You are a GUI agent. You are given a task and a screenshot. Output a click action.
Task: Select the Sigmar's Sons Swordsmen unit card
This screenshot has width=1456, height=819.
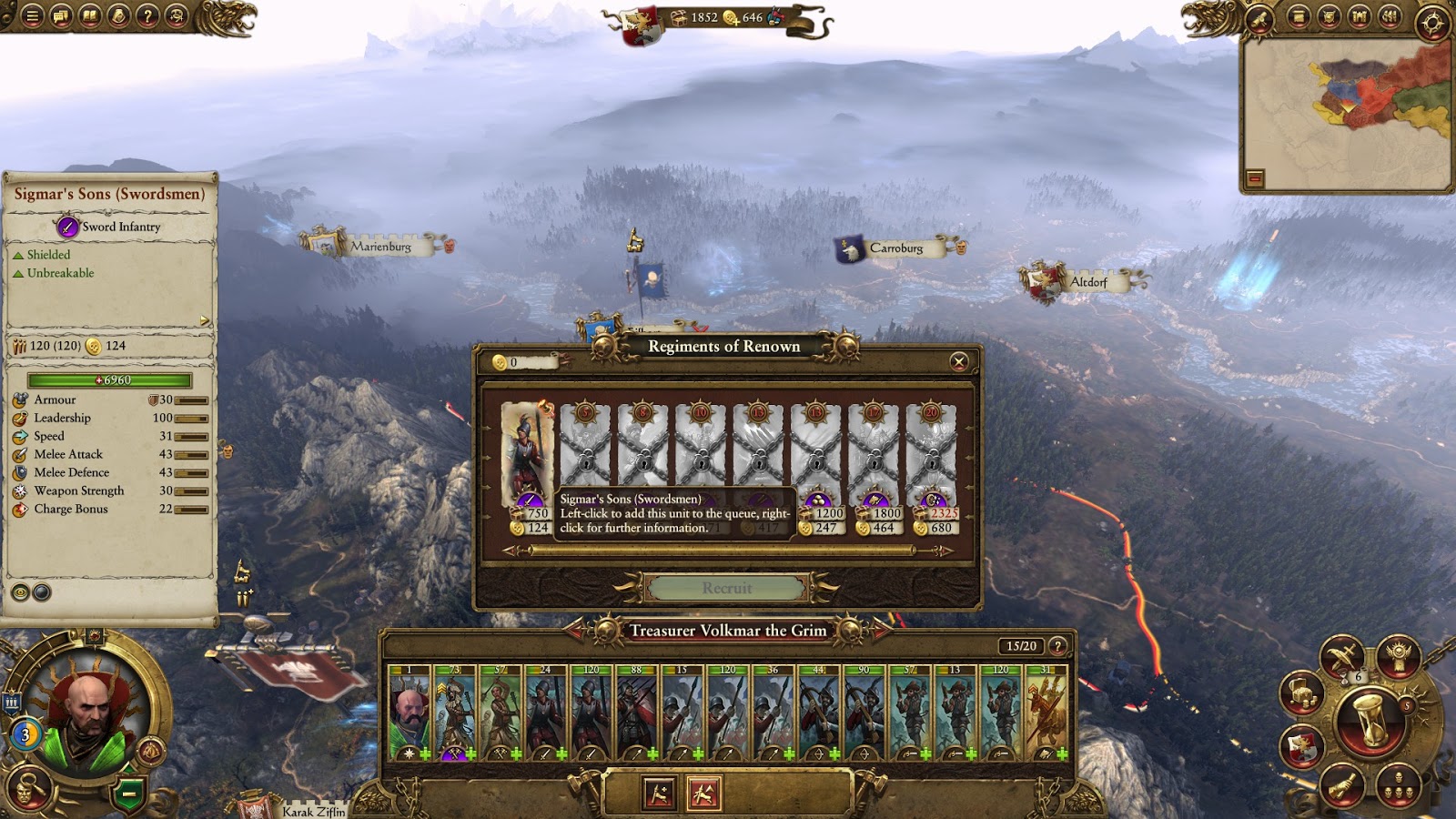click(x=527, y=455)
